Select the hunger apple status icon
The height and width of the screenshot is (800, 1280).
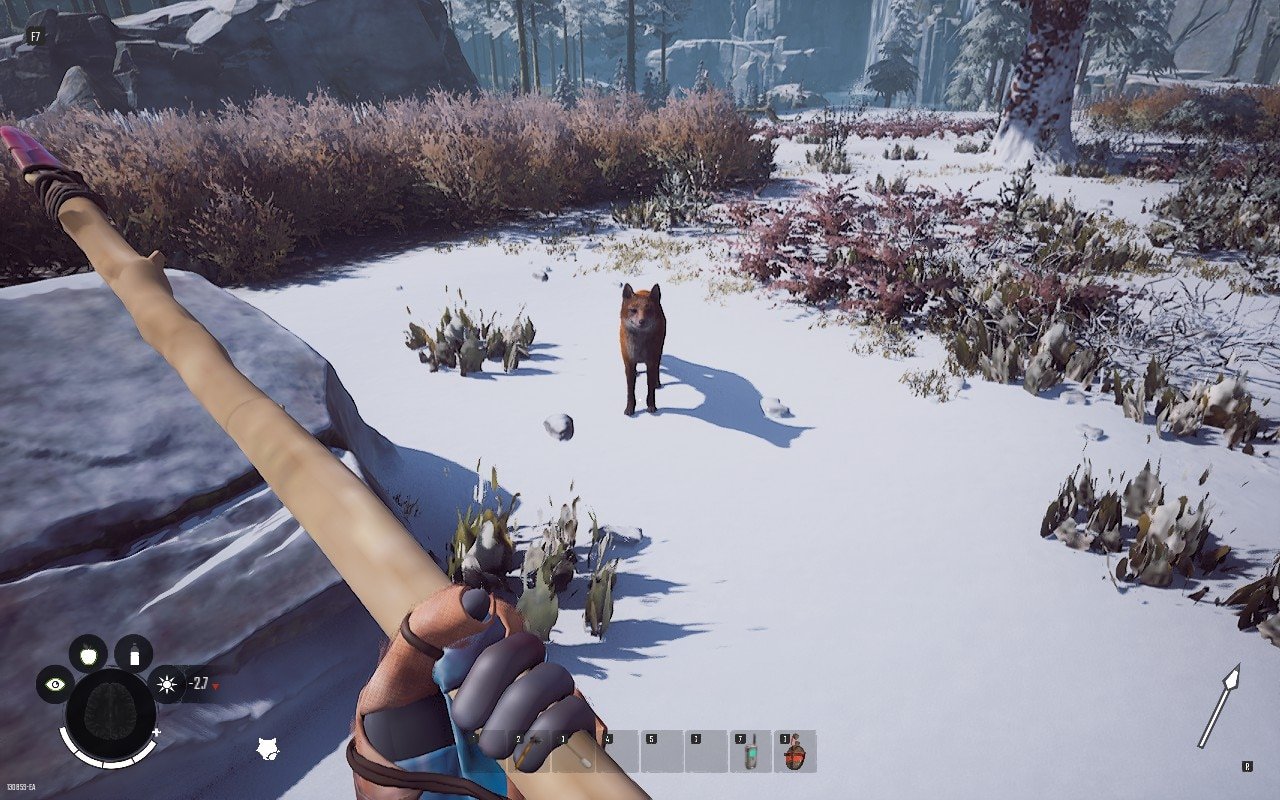[88, 653]
